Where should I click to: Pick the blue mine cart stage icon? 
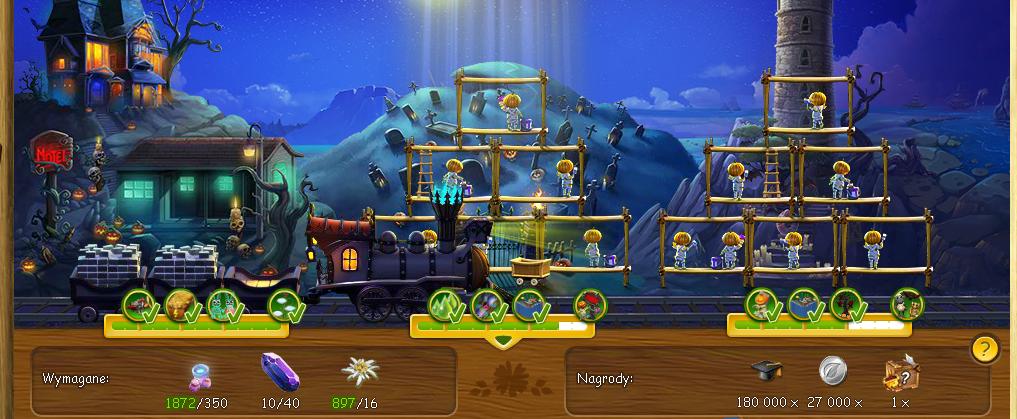(531, 303)
